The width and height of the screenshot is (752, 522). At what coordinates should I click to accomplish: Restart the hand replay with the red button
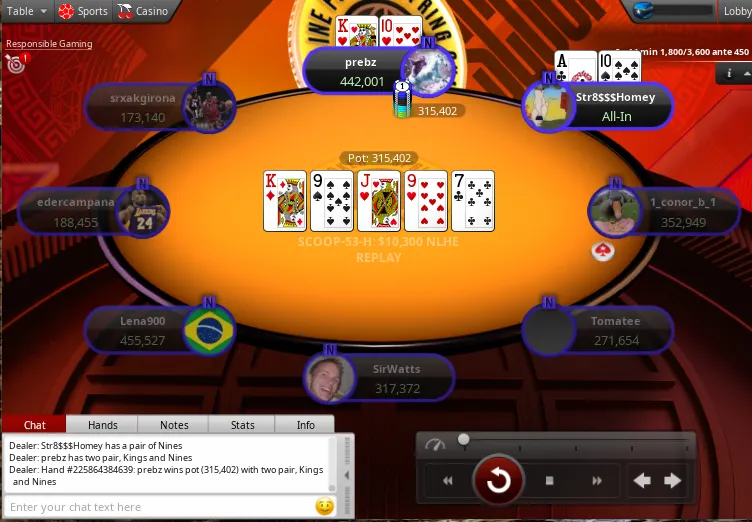coord(498,481)
